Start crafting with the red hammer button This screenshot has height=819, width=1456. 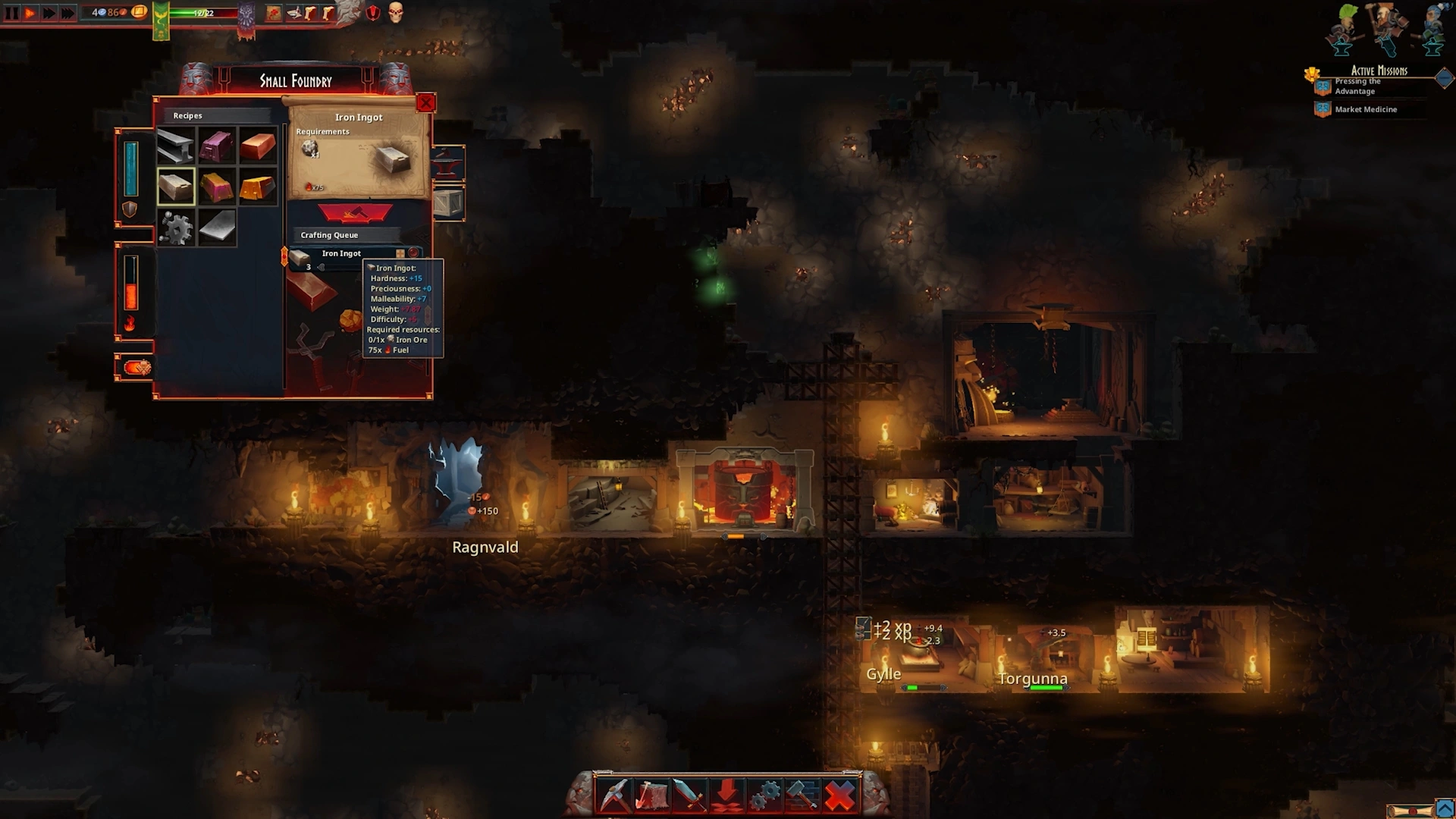coord(355,214)
